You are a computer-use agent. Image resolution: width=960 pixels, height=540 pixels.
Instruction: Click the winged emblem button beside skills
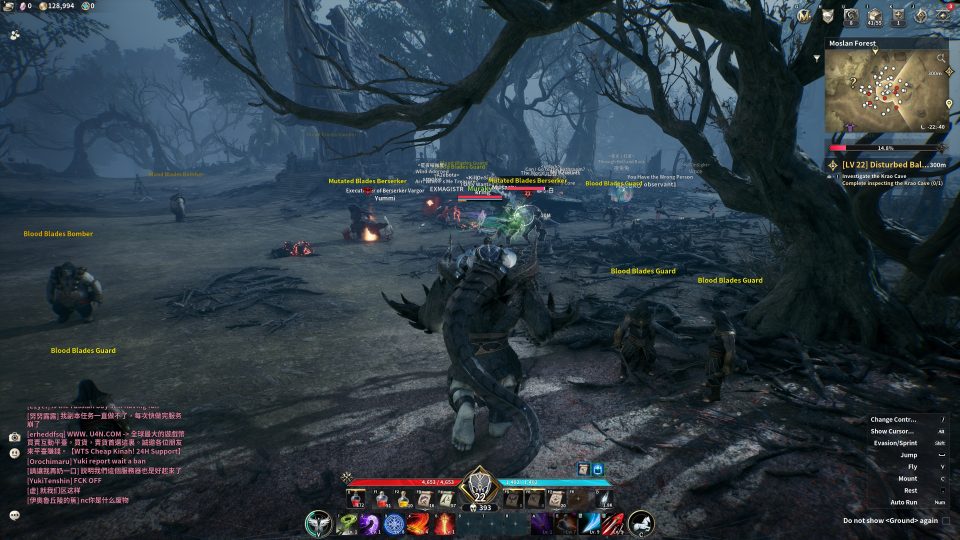(x=319, y=523)
